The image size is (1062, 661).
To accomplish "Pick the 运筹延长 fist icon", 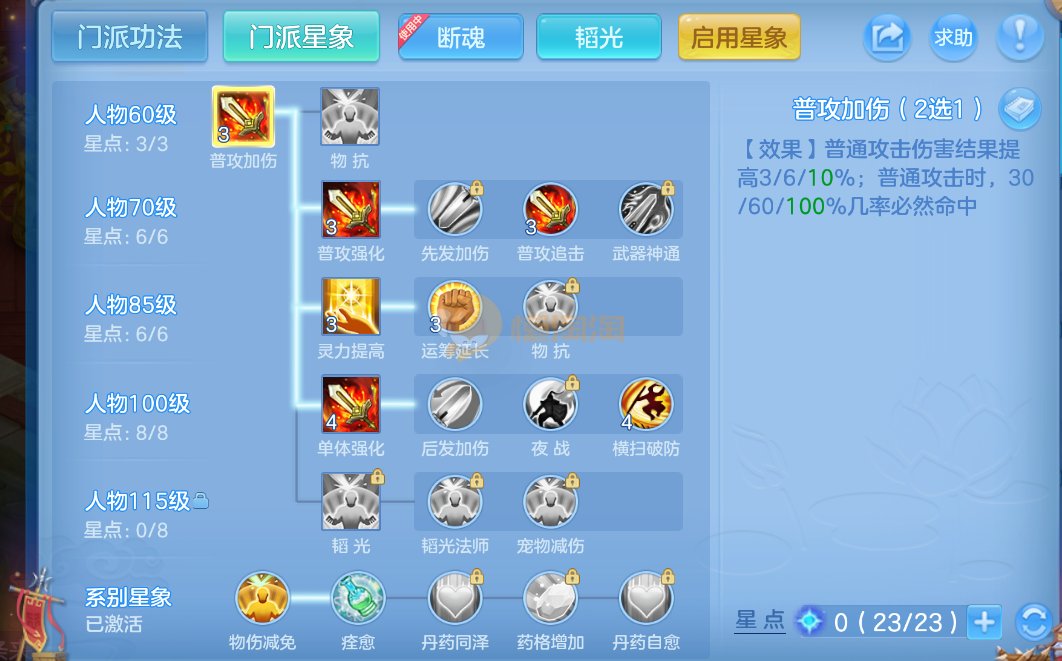I will [454, 306].
